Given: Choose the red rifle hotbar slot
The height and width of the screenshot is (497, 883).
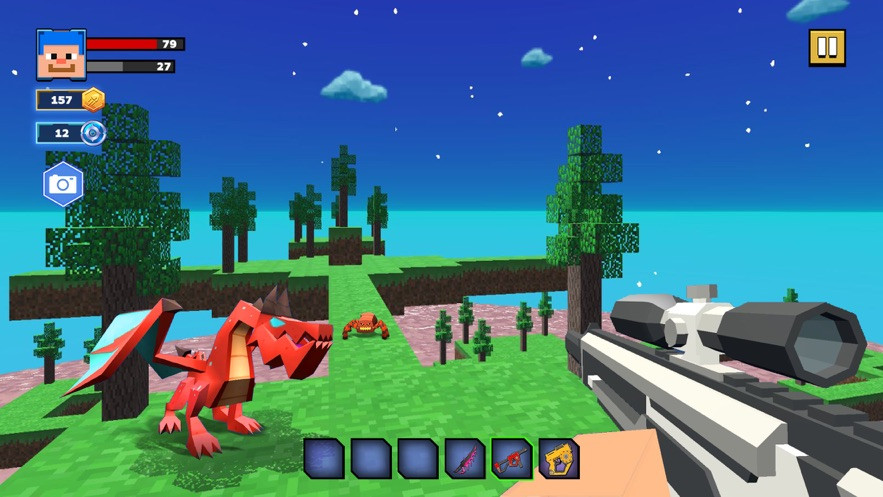Looking at the screenshot, I should click(512, 458).
